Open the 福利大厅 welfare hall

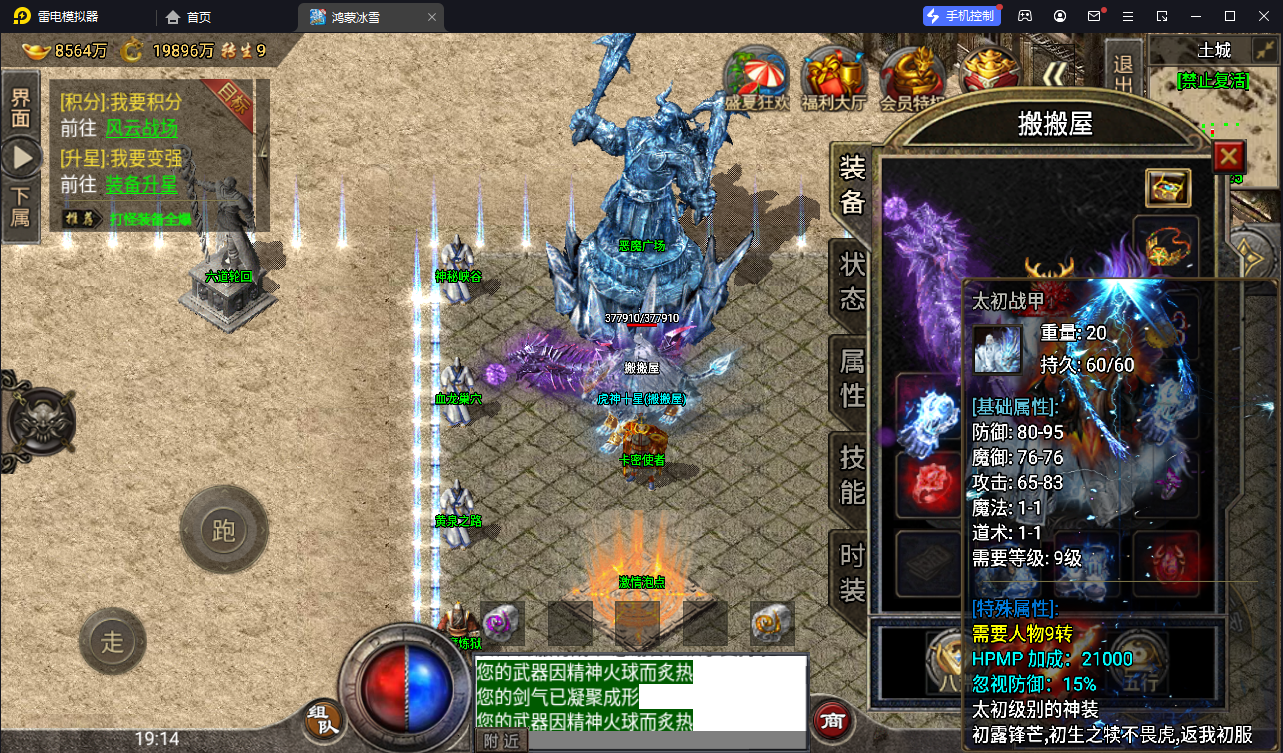click(834, 78)
